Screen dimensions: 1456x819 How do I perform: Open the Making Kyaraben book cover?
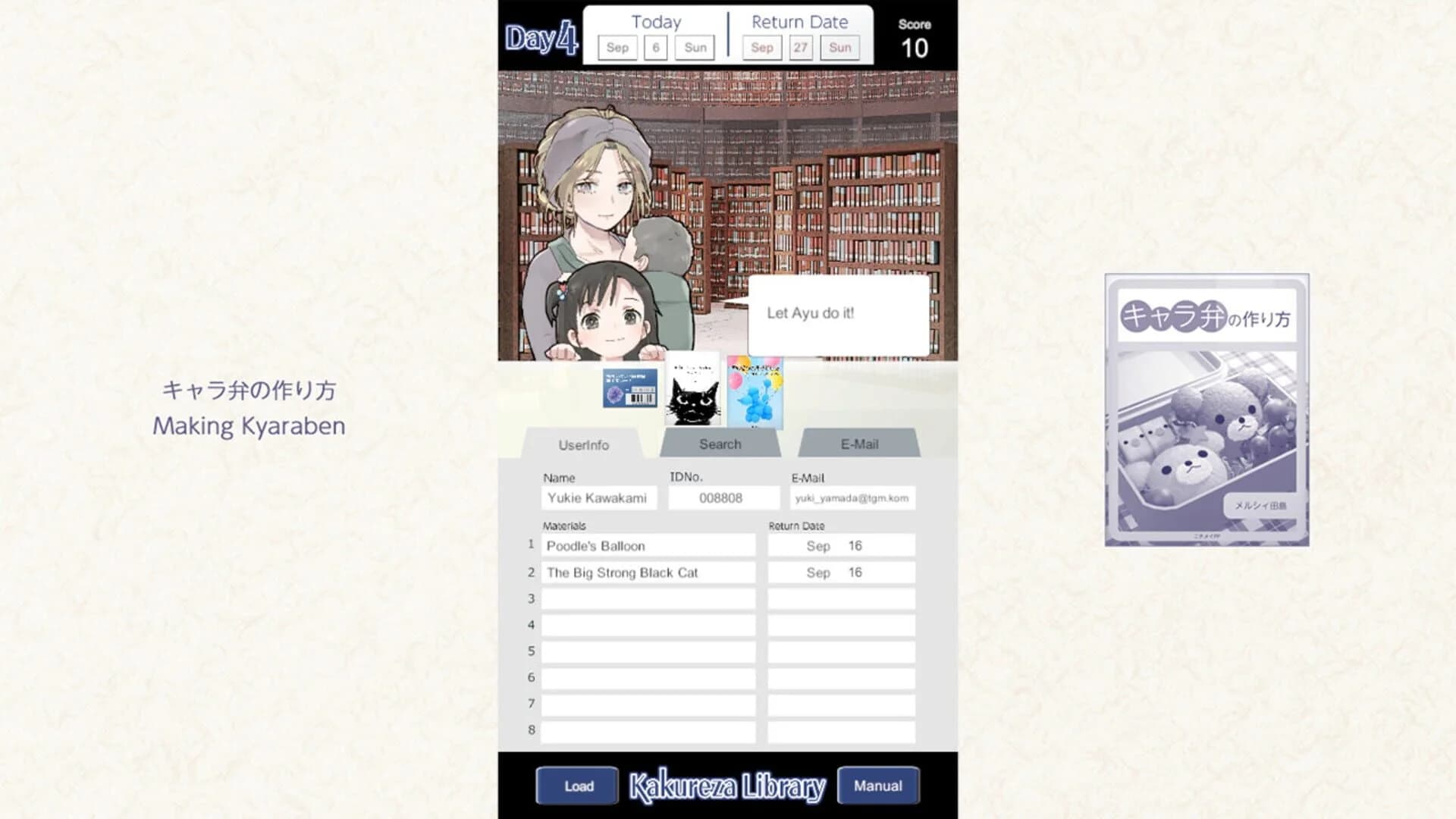click(x=1205, y=409)
